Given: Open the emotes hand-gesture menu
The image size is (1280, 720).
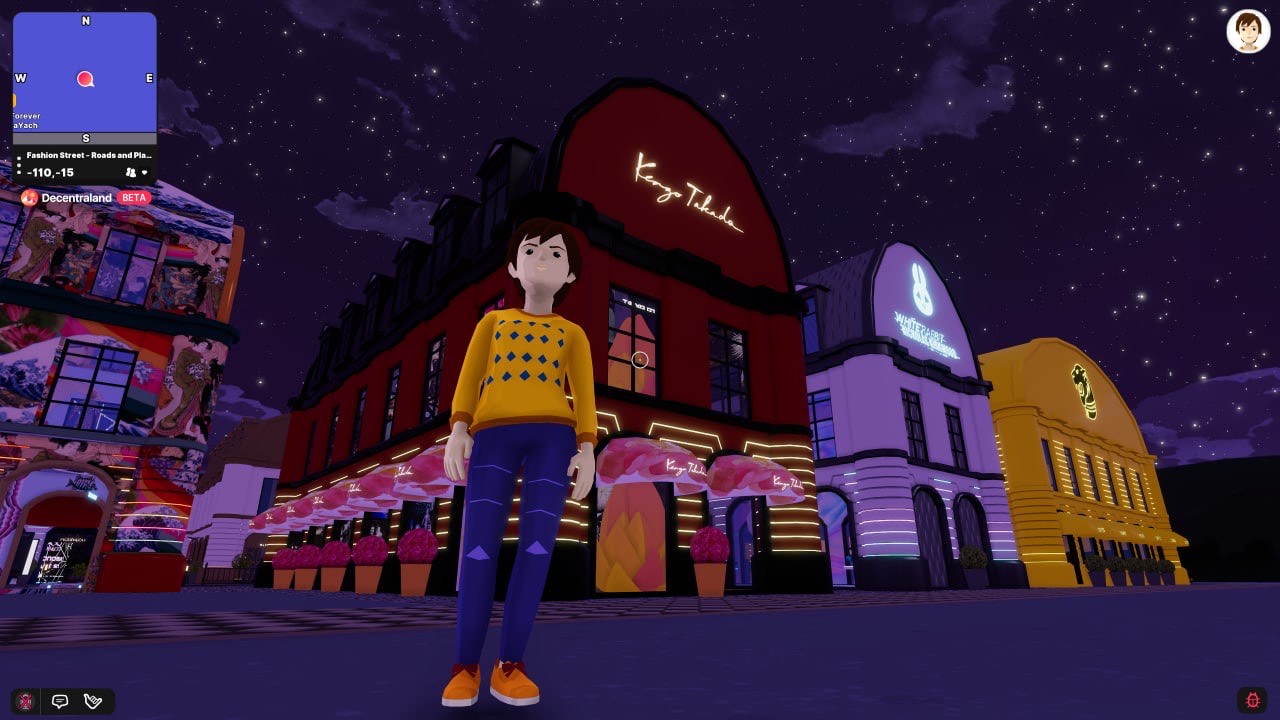Looking at the screenshot, I should click(x=93, y=701).
